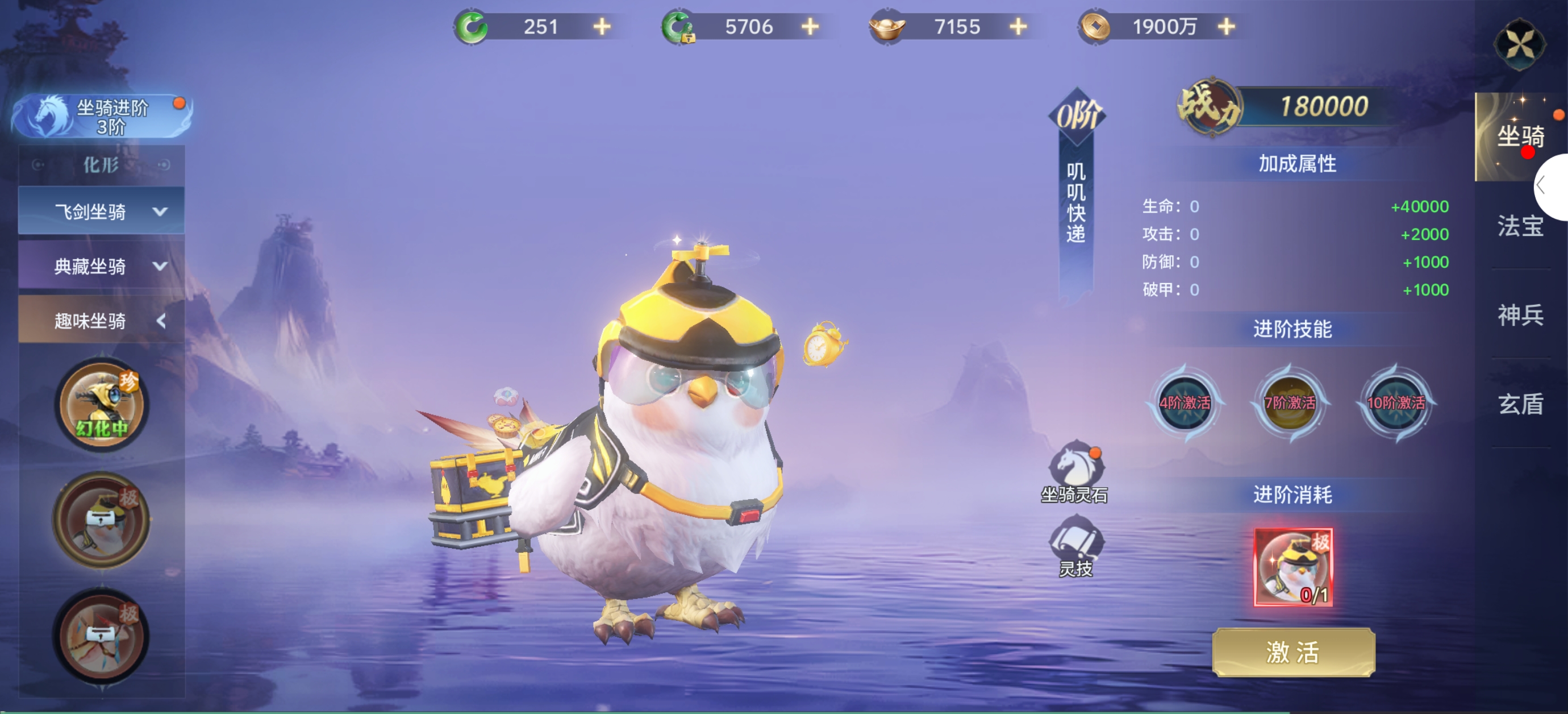Close the mount screen with X button

click(x=1519, y=44)
